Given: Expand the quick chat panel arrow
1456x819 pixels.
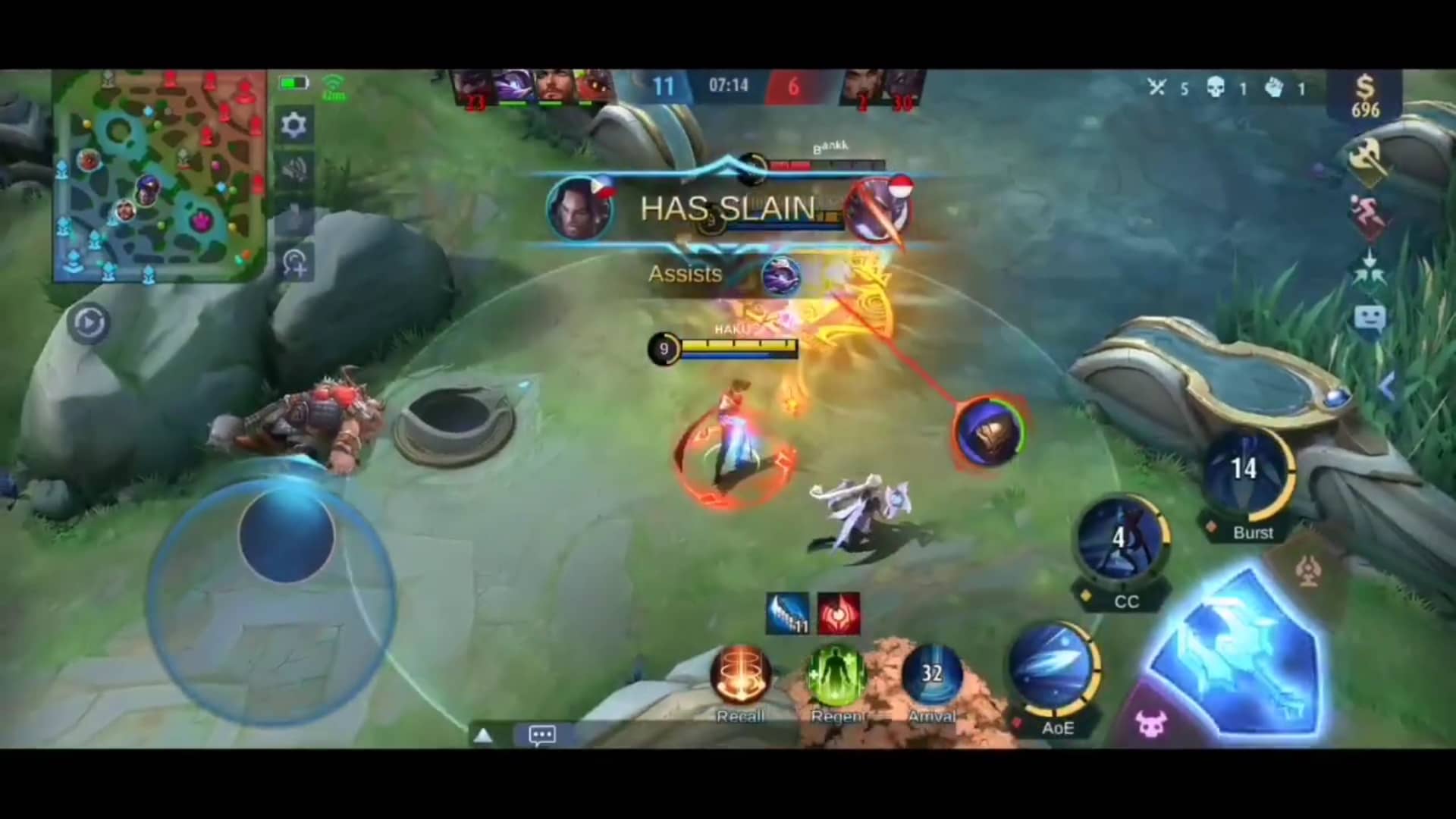Looking at the screenshot, I should (x=483, y=734).
